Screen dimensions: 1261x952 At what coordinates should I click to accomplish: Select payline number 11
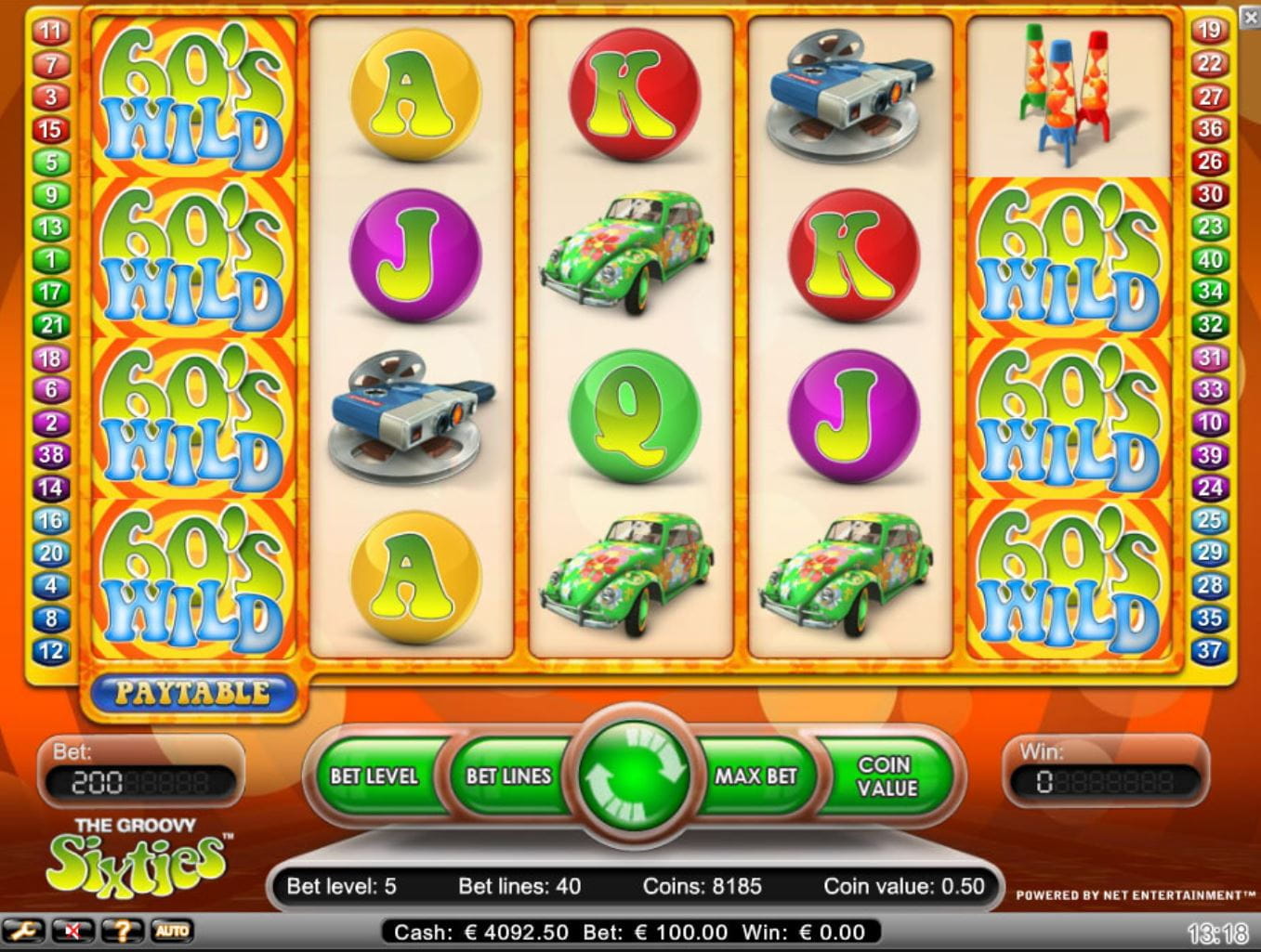click(50, 32)
